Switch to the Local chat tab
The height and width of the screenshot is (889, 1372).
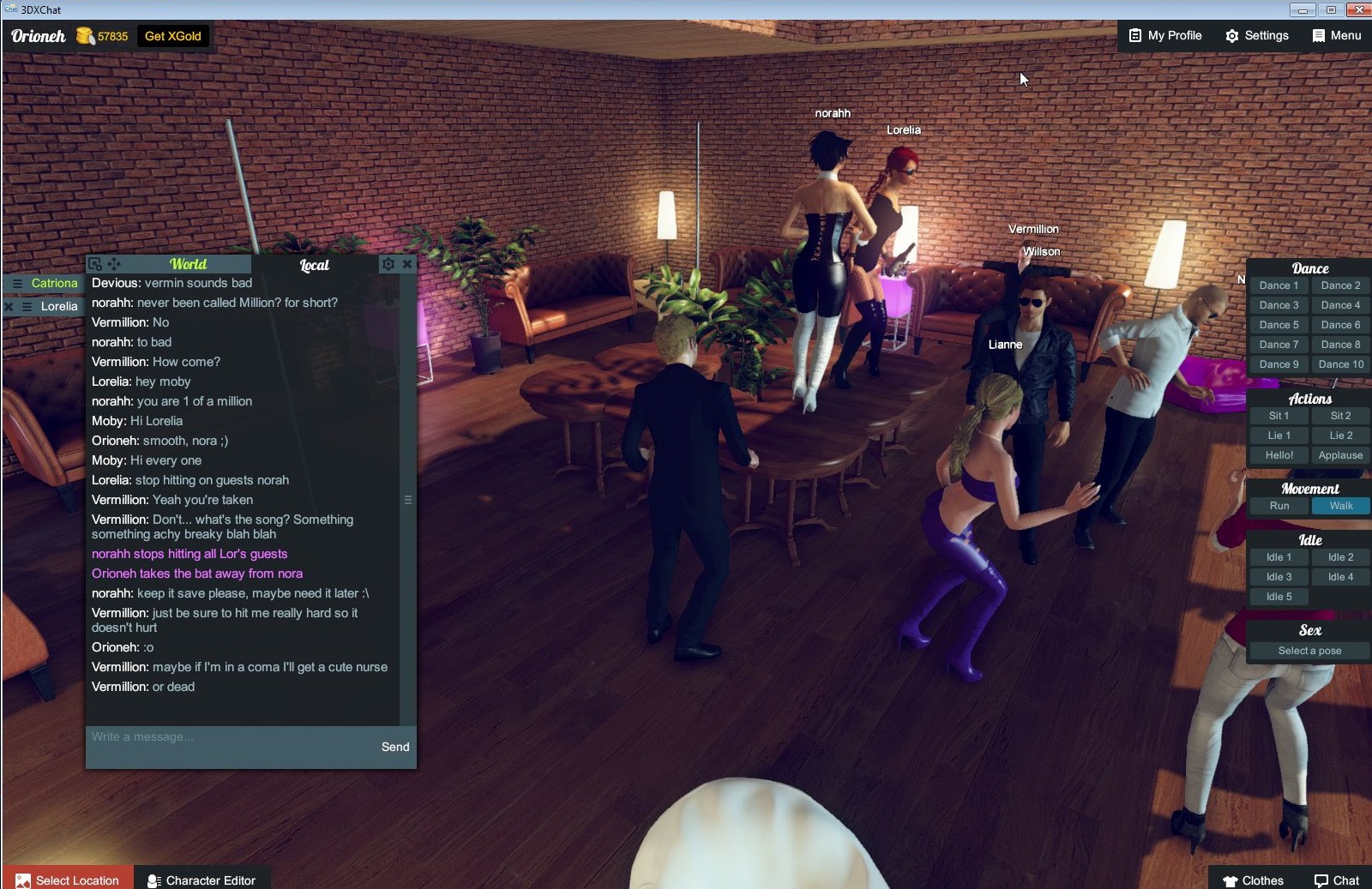point(314,265)
